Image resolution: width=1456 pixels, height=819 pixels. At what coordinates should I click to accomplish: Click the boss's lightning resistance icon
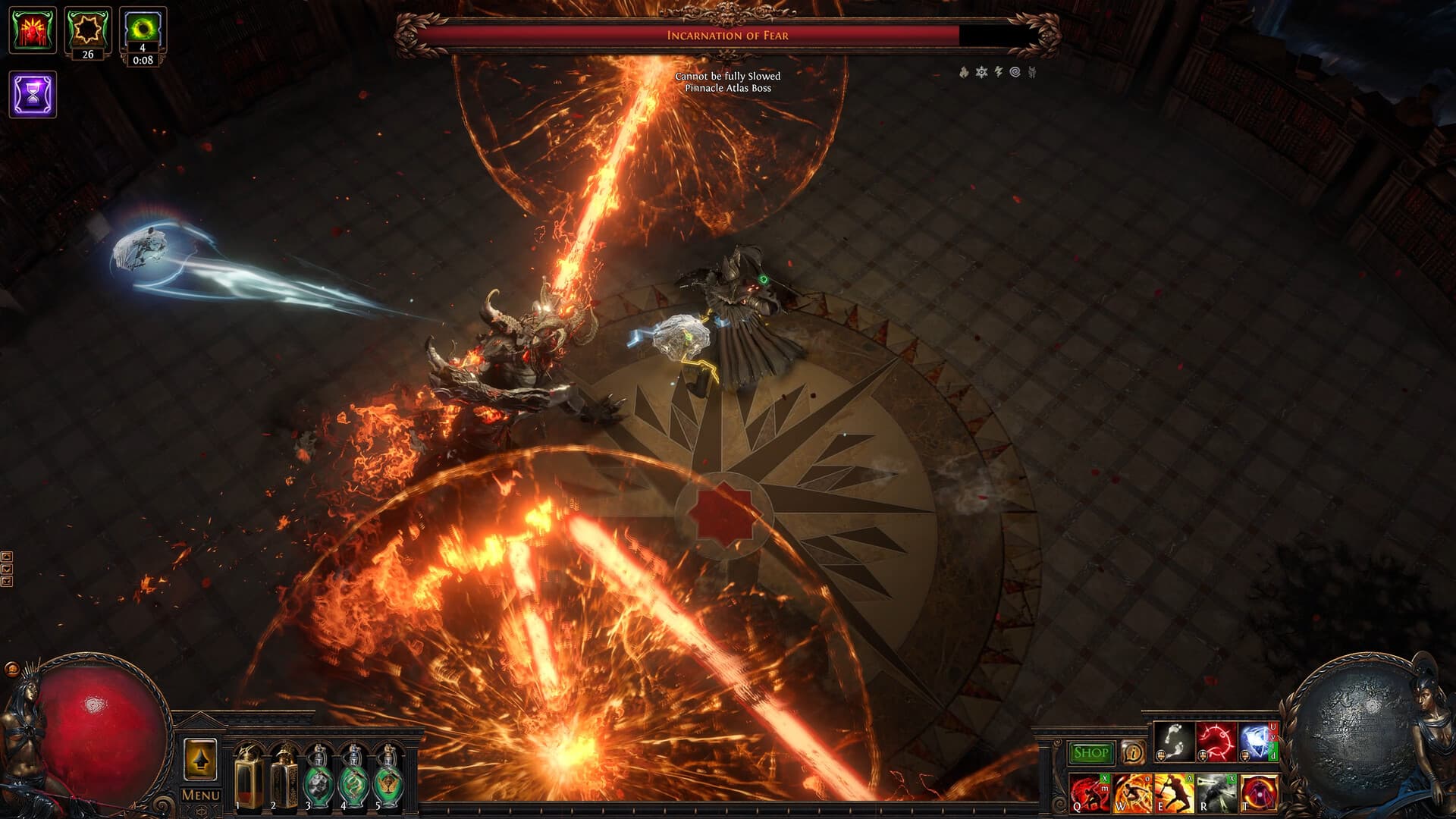point(999,71)
